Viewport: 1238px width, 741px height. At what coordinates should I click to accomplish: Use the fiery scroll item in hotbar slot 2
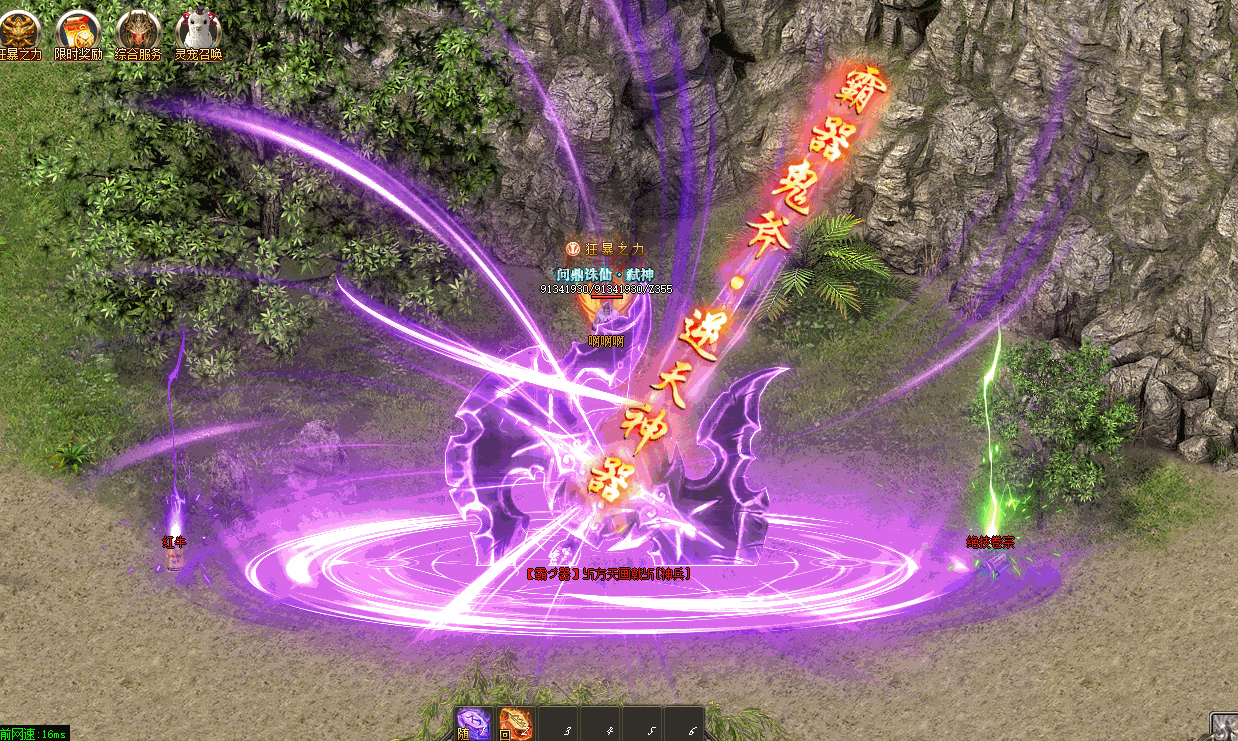pos(516,724)
